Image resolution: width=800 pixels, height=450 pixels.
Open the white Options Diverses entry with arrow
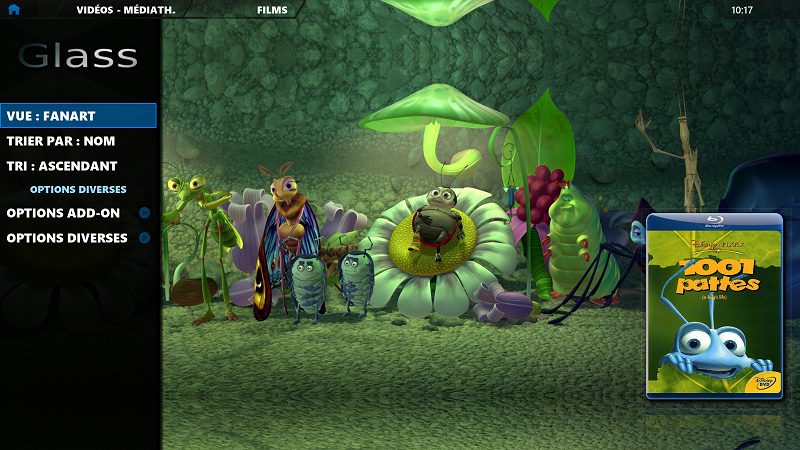pos(68,238)
